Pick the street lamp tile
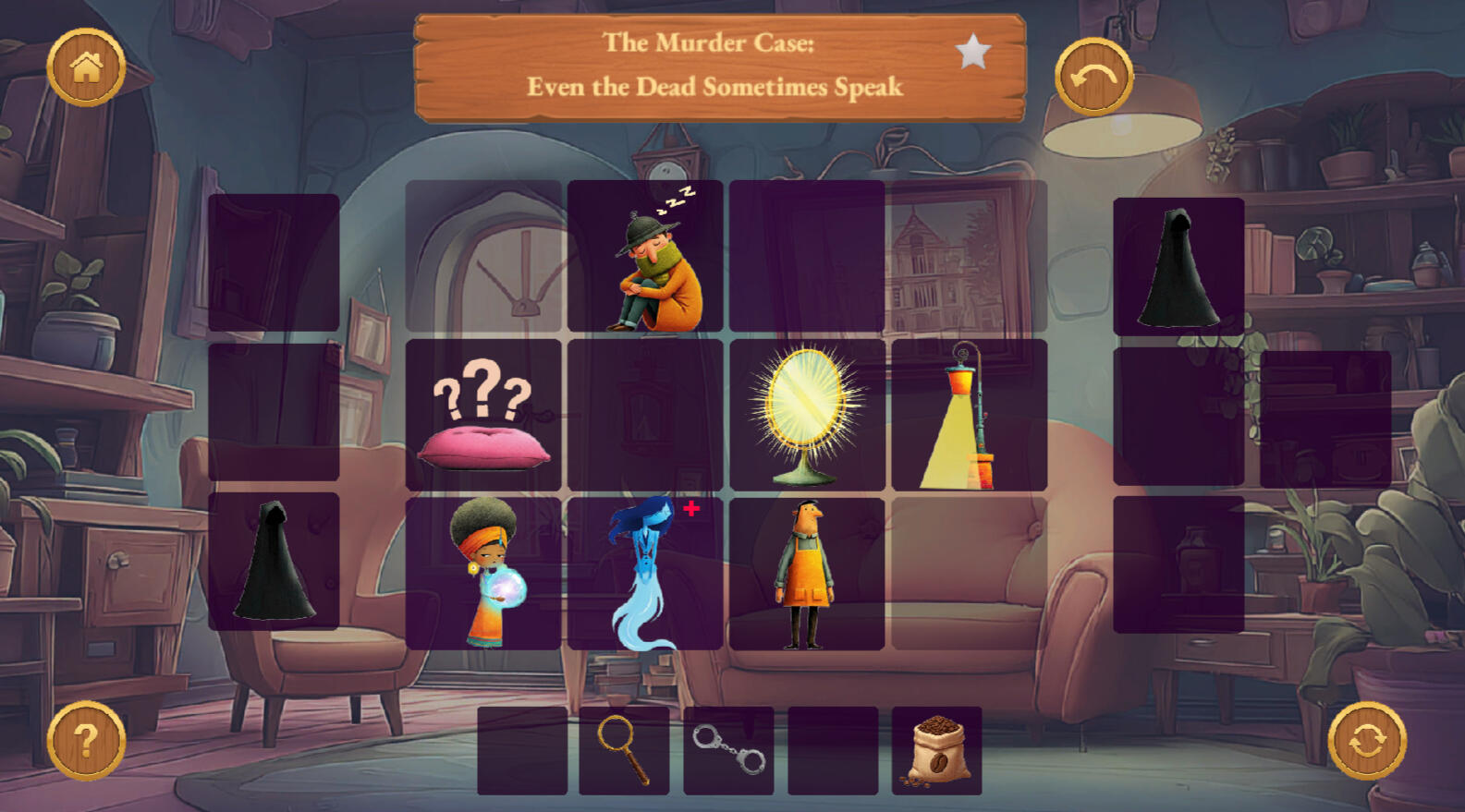The height and width of the screenshot is (812, 1465). [x=969, y=415]
